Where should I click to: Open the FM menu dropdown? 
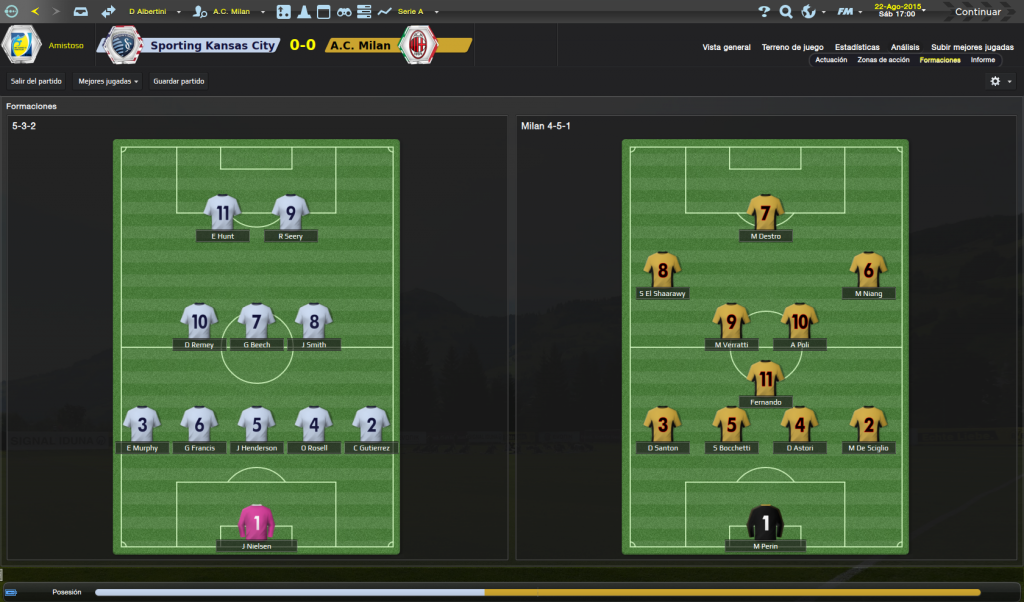[x=850, y=12]
